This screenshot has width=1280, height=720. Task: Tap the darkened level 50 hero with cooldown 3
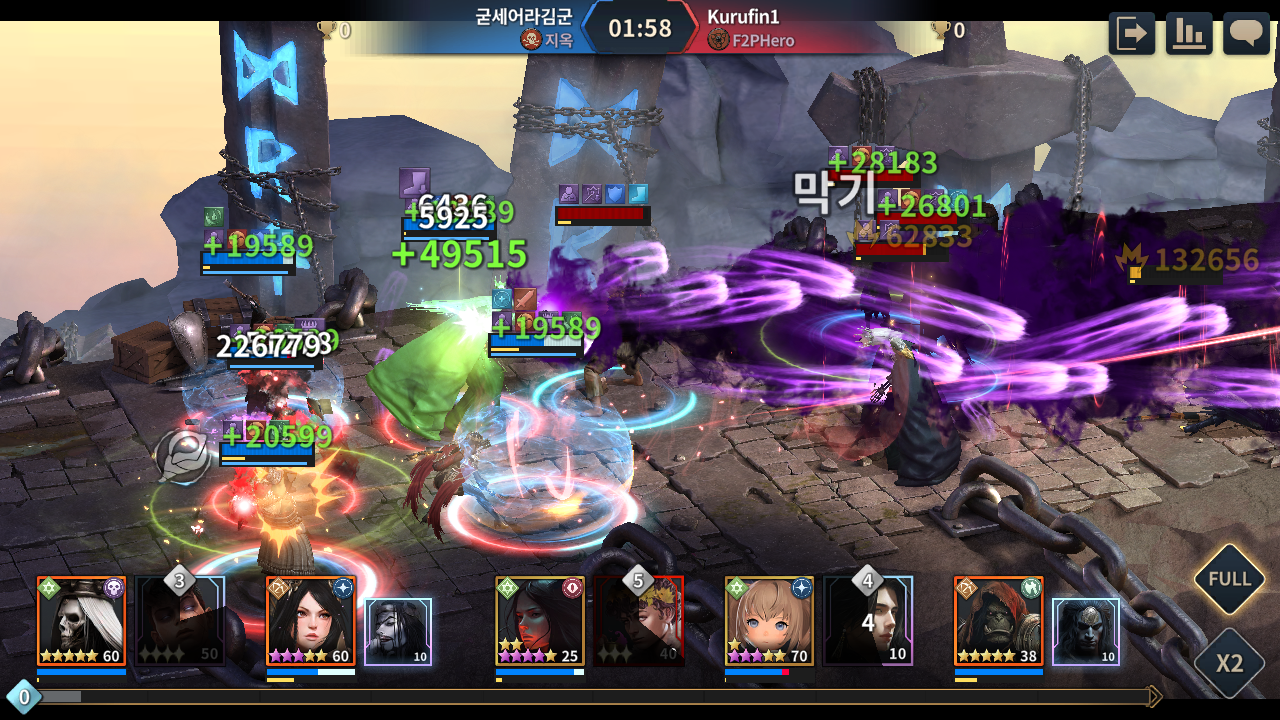click(181, 622)
